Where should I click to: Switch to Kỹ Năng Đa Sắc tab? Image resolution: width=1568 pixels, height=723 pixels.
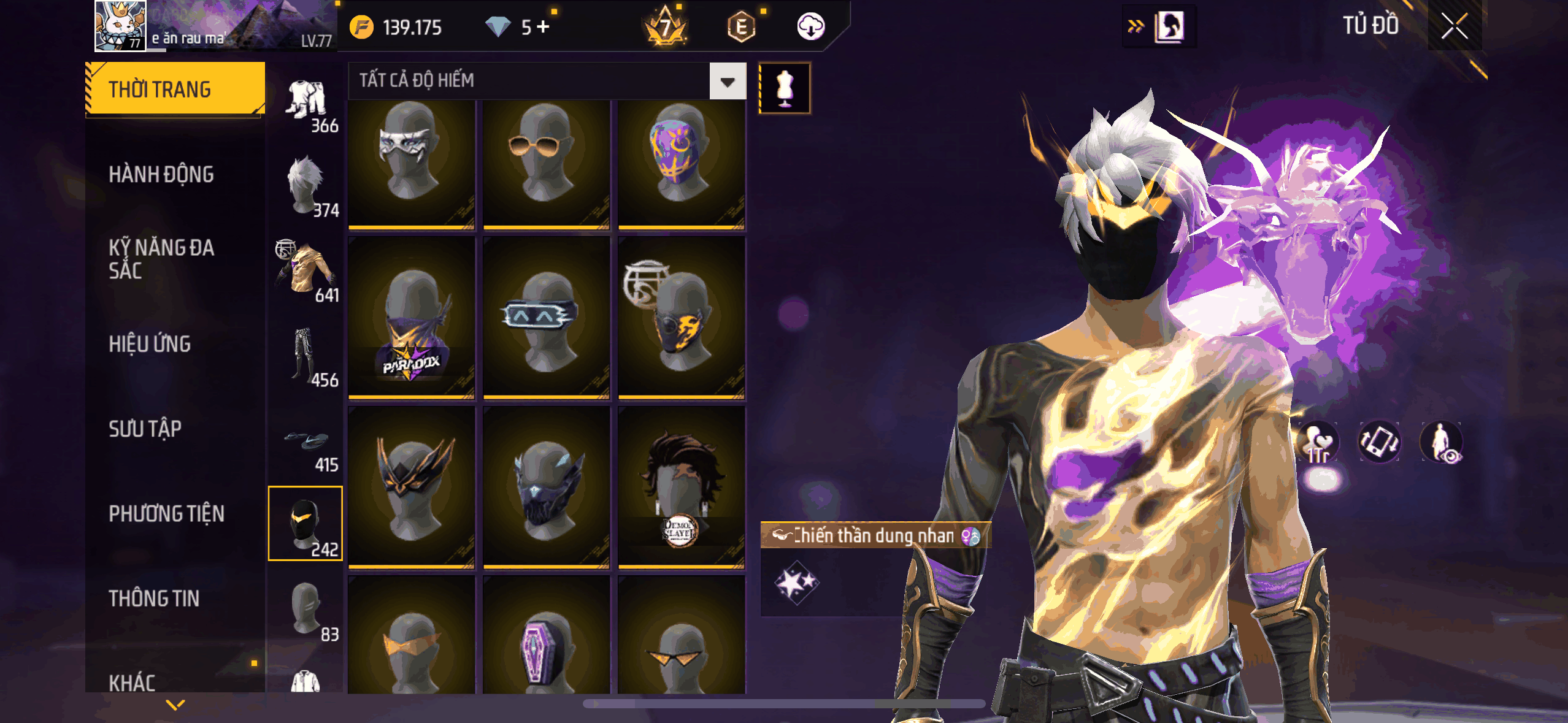pos(161,259)
